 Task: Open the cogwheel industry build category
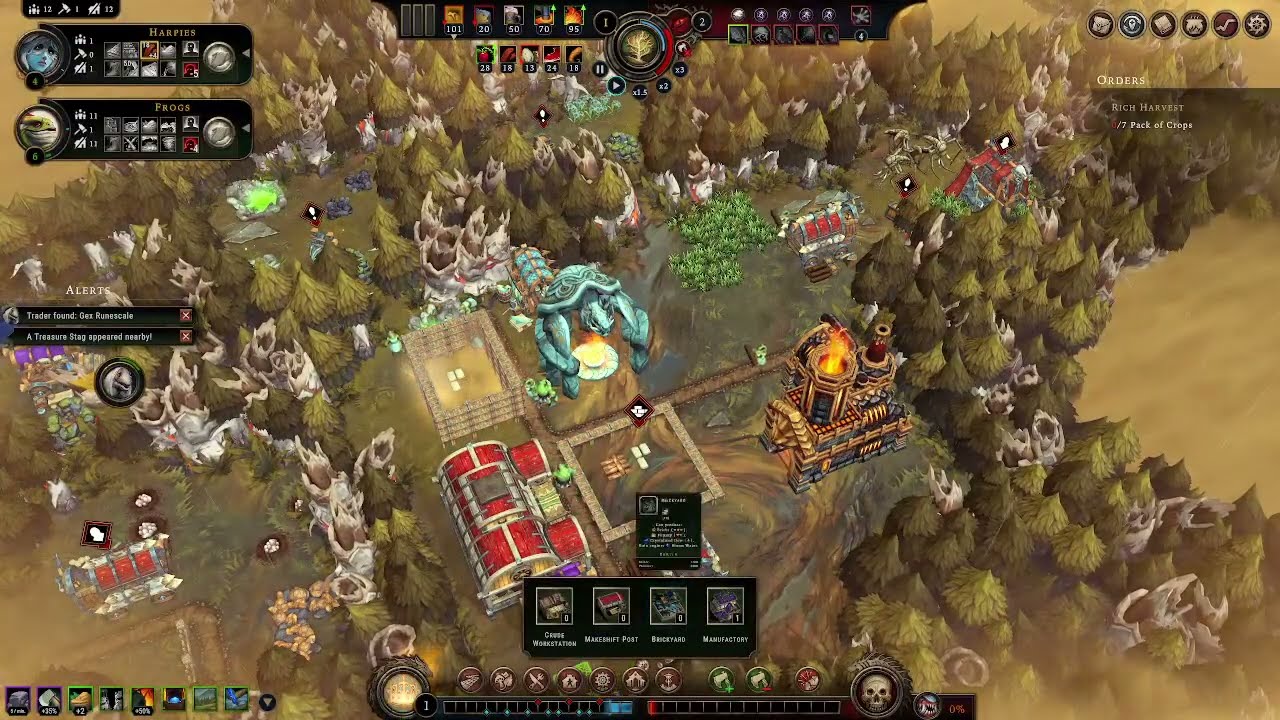pyautogui.click(x=602, y=681)
